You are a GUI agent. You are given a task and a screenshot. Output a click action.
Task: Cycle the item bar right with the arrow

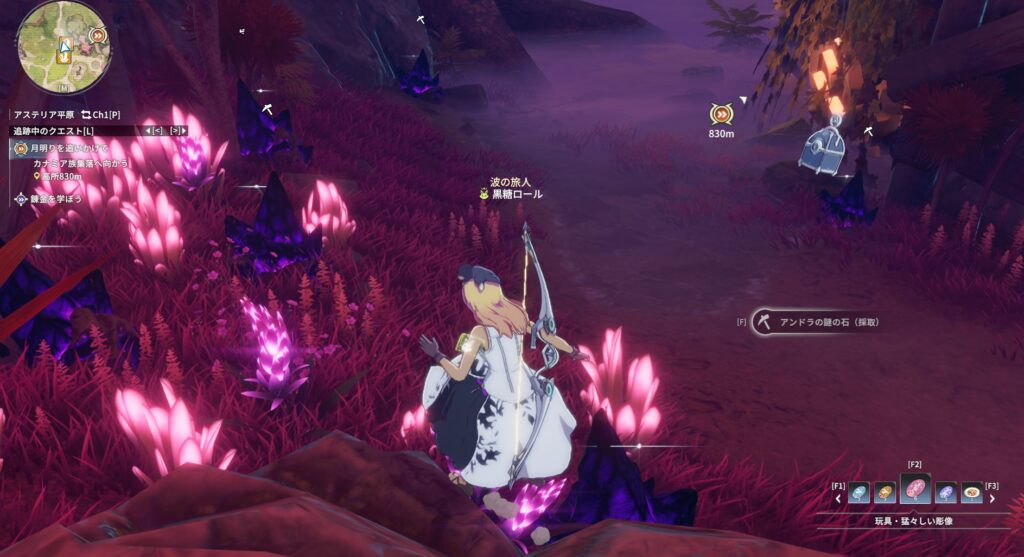(992, 498)
